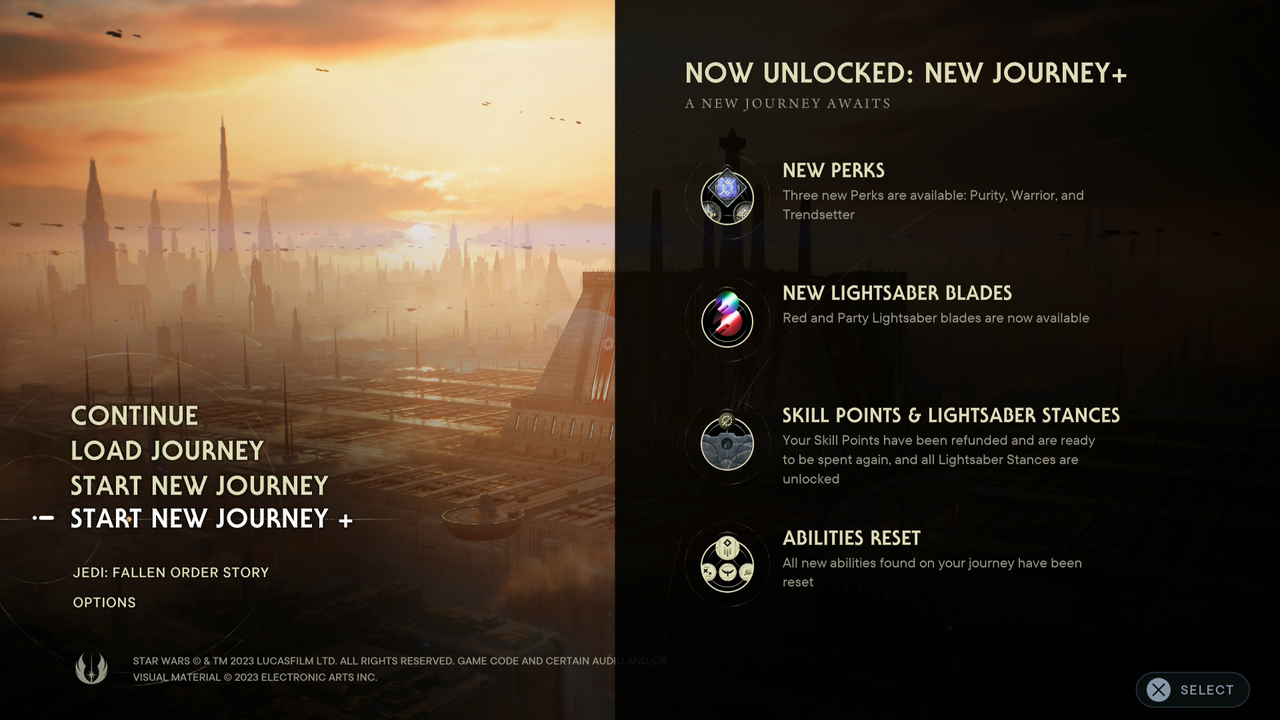The width and height of the screenshot is (1280, 720).
Task: Select the New Lightsaber Blades icon
Action: pos(727,320)
